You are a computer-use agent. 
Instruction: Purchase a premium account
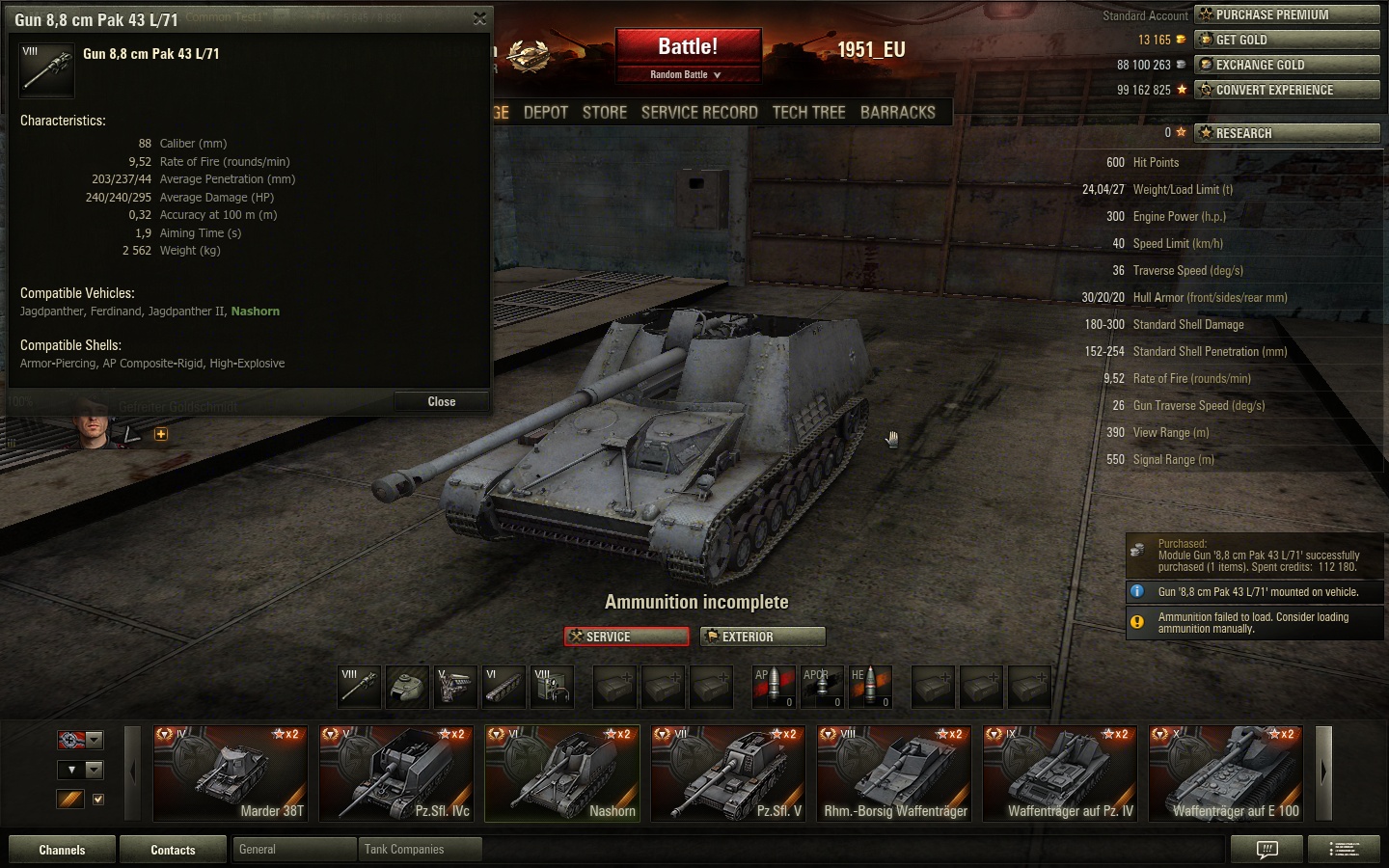[x=1287, y=14]
